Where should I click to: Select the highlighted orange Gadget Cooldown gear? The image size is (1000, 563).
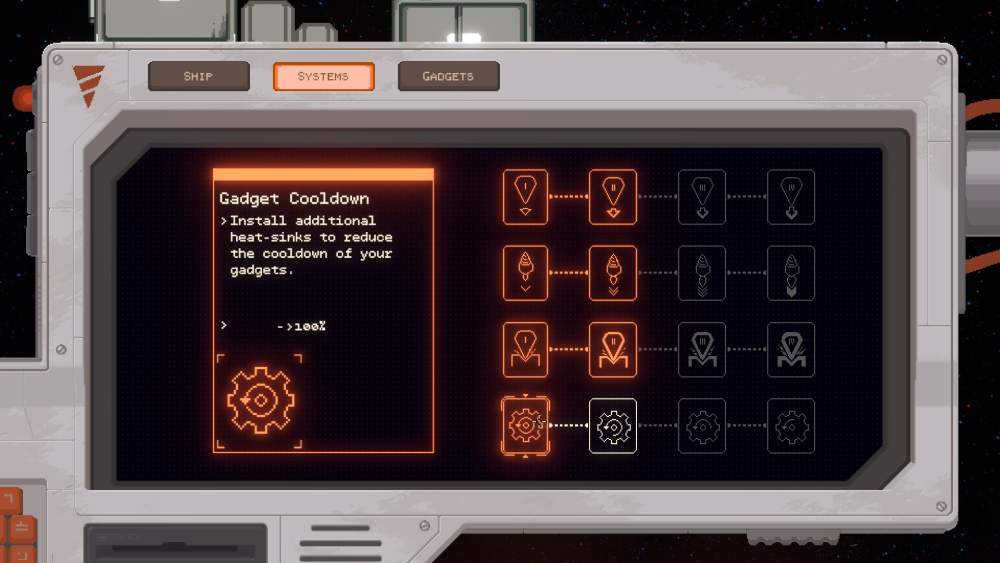(x=525, y=426)
